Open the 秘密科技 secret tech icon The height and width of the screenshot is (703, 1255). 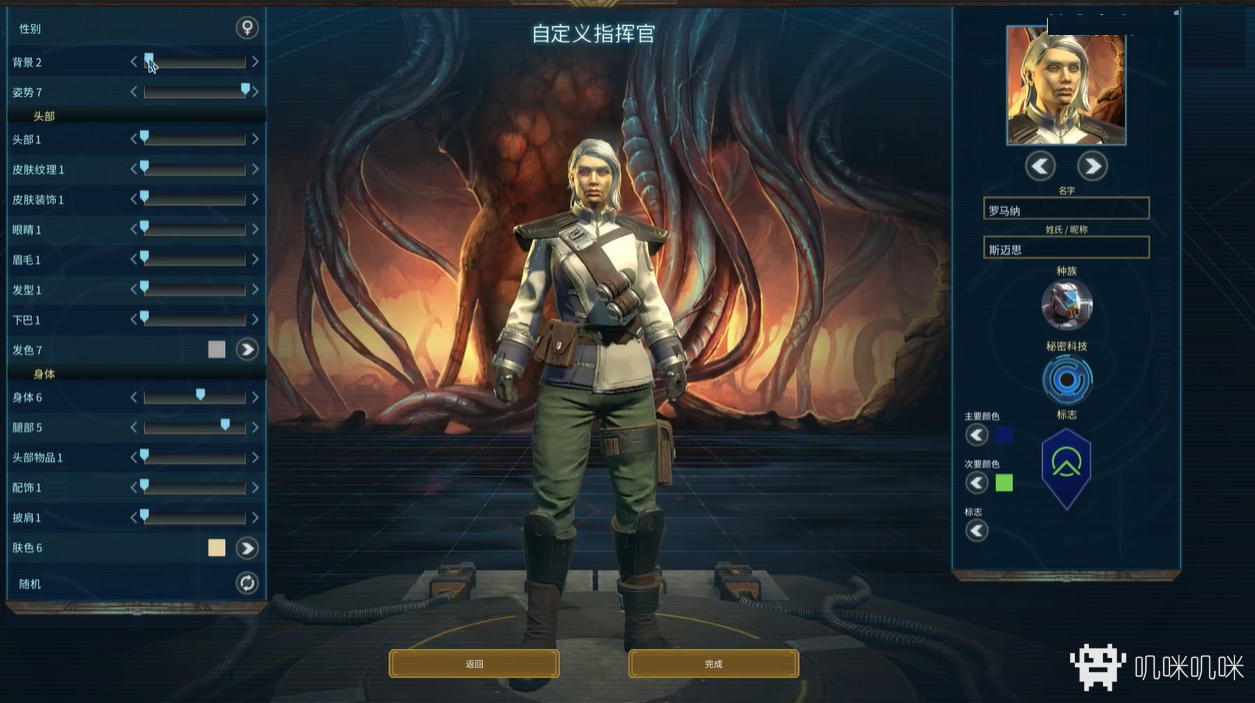point(1067,380)
